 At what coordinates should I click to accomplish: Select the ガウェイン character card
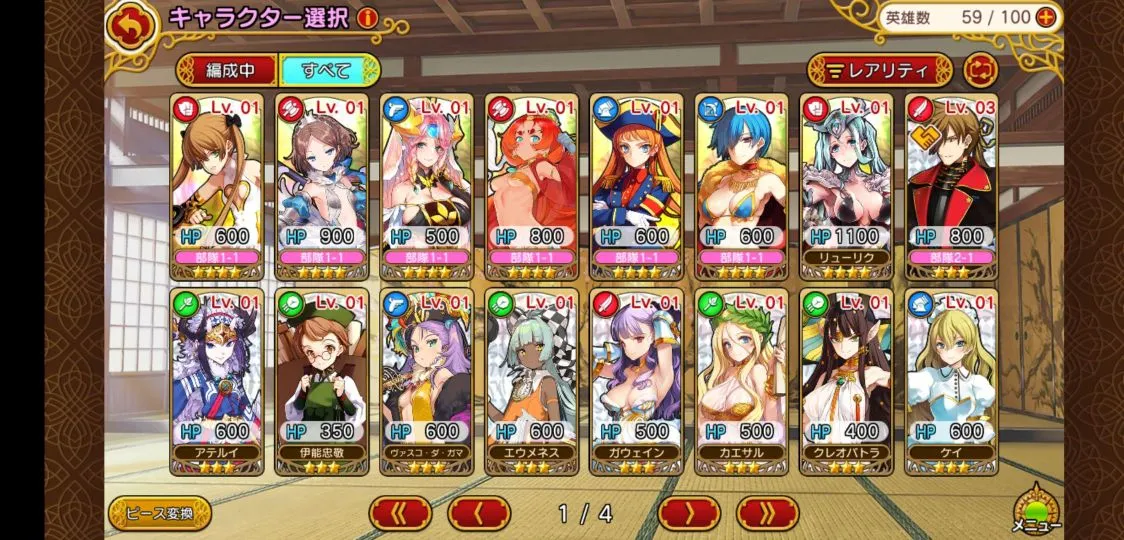637,381
